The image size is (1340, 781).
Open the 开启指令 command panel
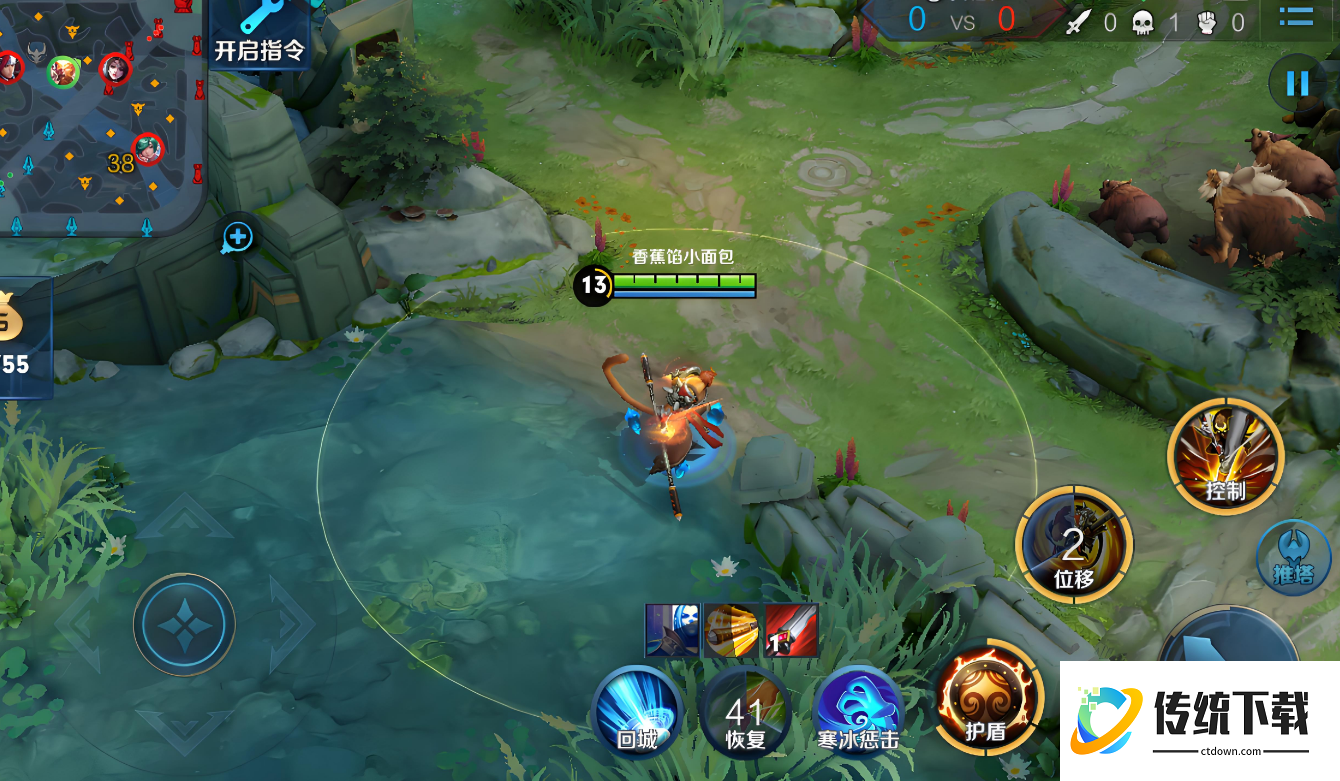coord(258,34)
